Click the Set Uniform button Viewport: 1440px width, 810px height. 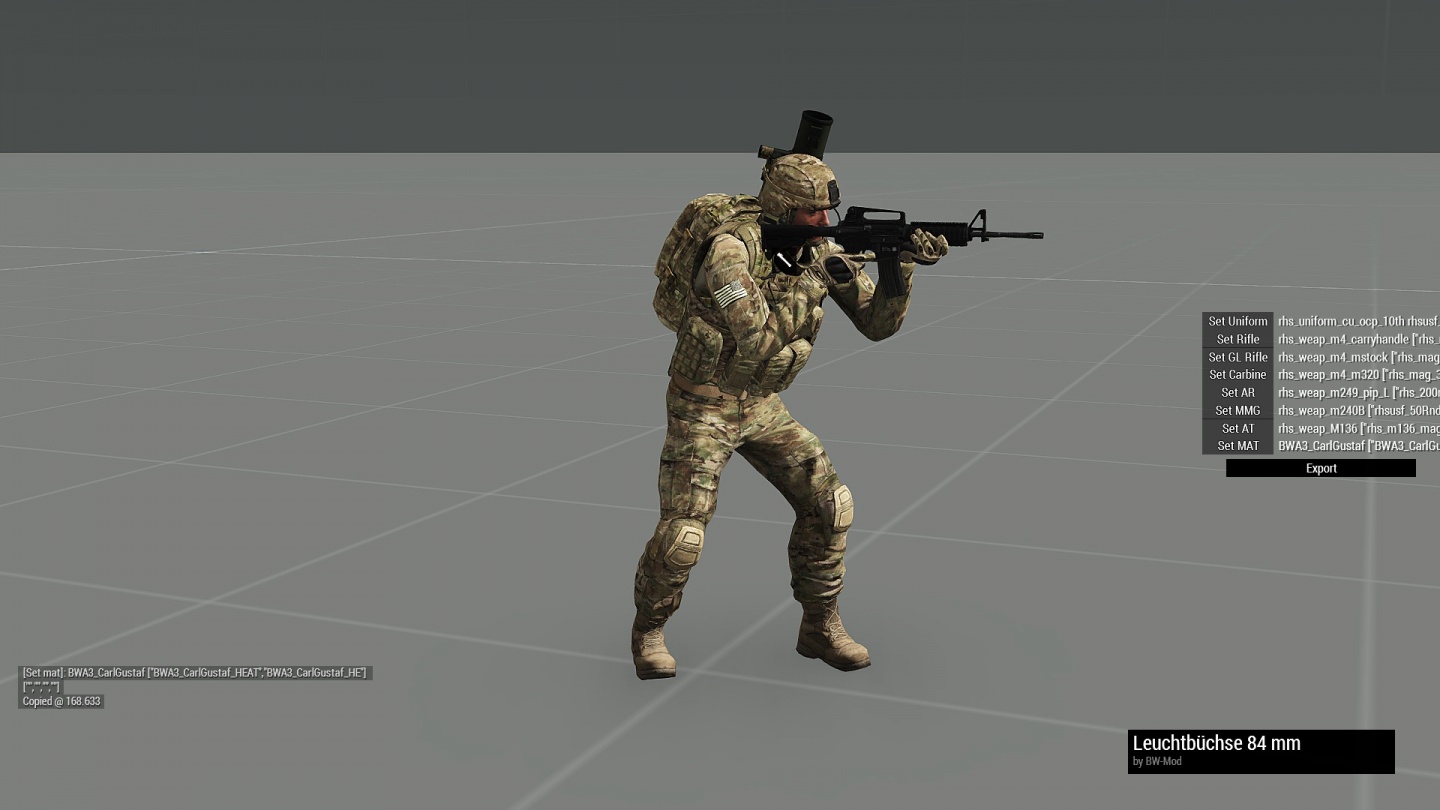[1237, 321]
